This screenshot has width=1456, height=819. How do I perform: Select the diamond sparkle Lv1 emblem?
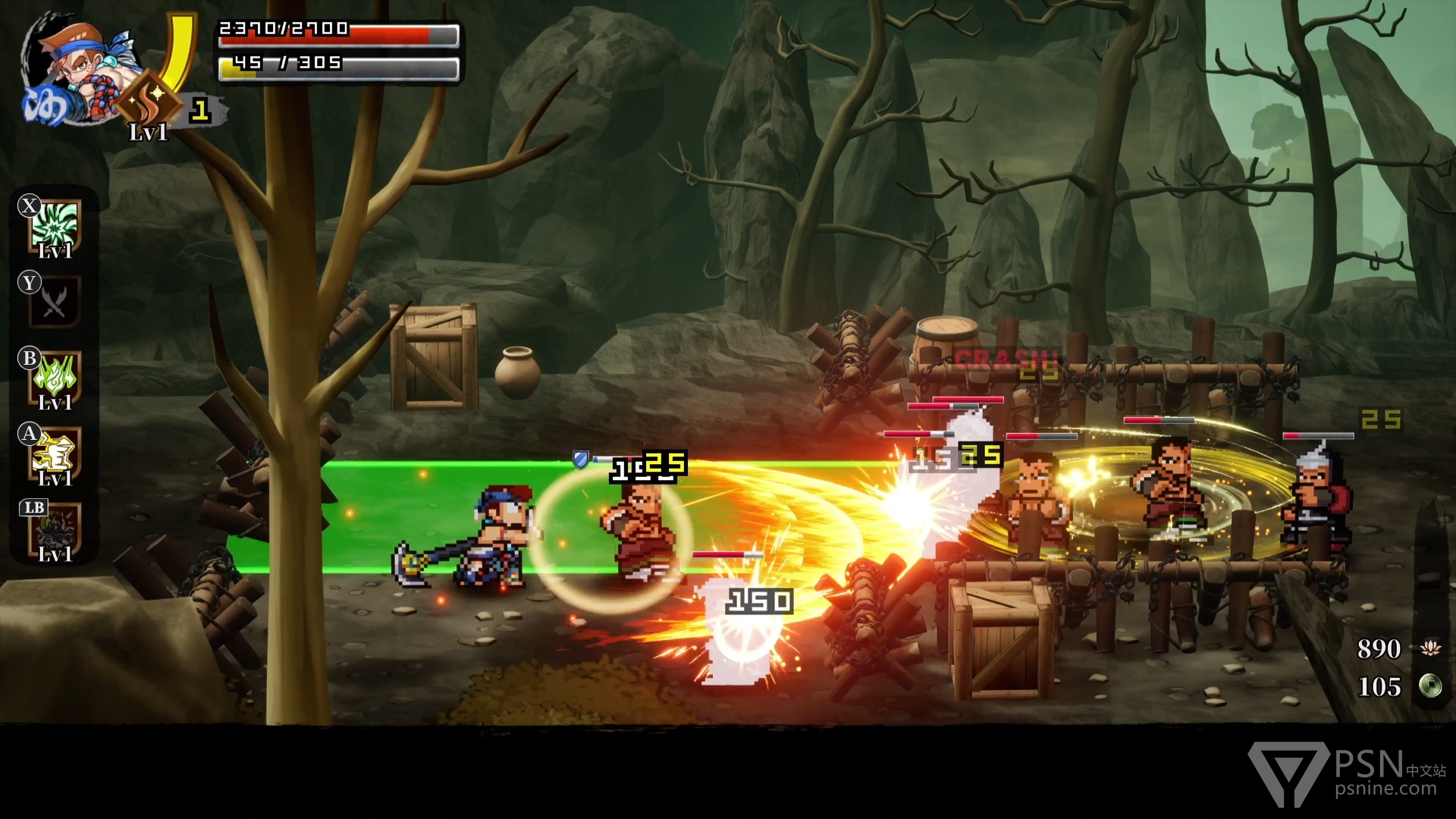(150, 98)
